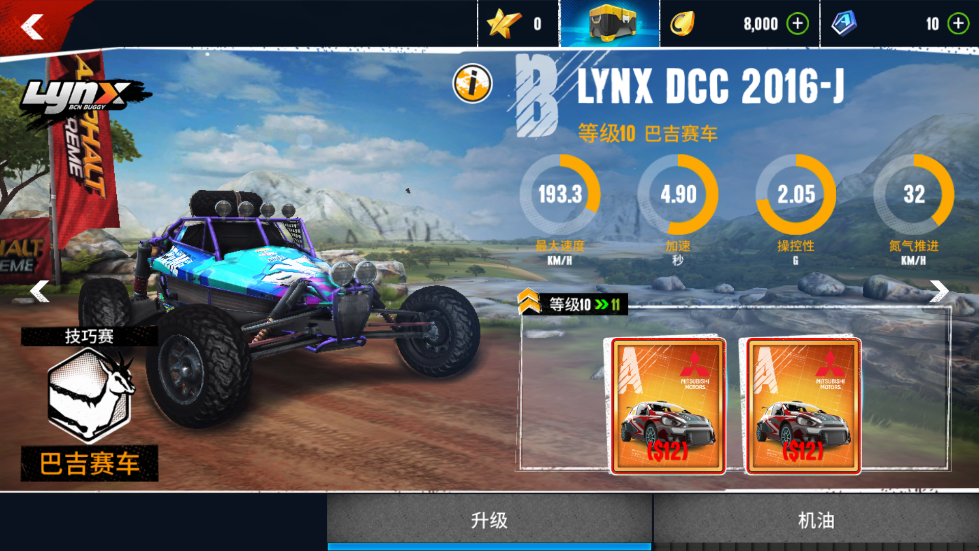Image resolution: width=979 pixels, height=551 pixels.
Task: Switch to the 机油 oil tab
Action: click(816, 520)
